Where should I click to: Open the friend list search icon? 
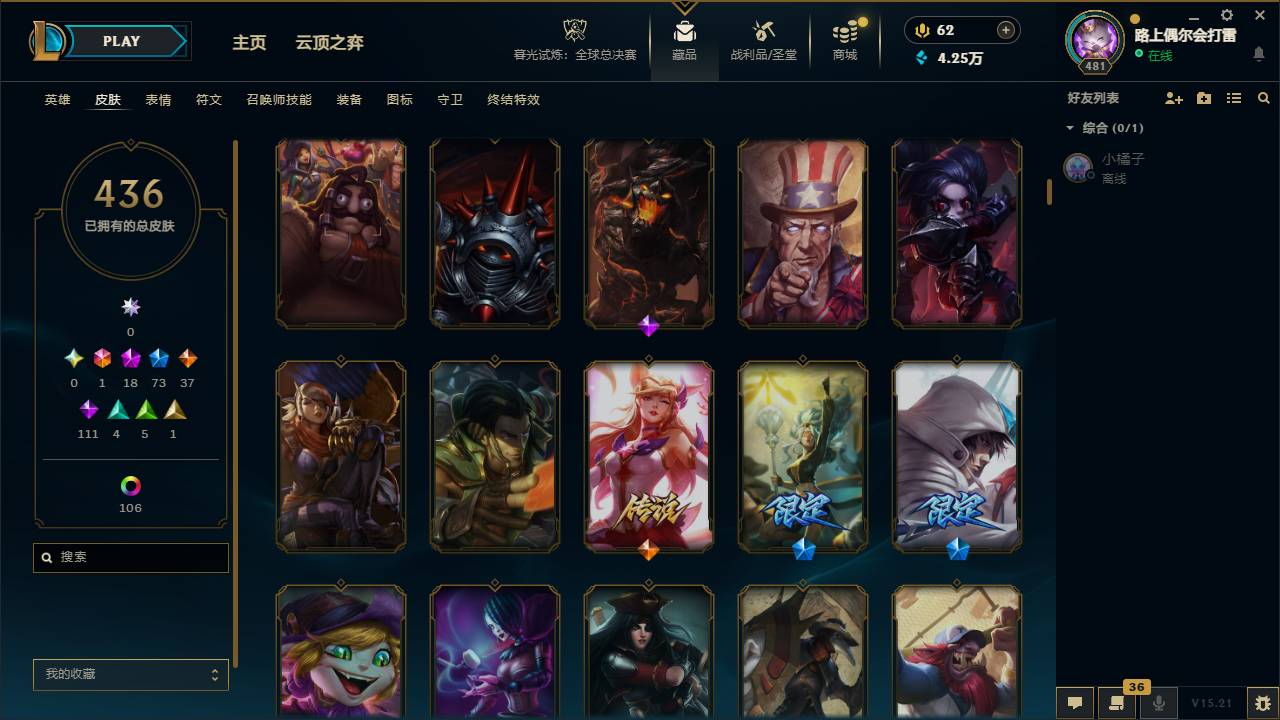coord(1263,97)
